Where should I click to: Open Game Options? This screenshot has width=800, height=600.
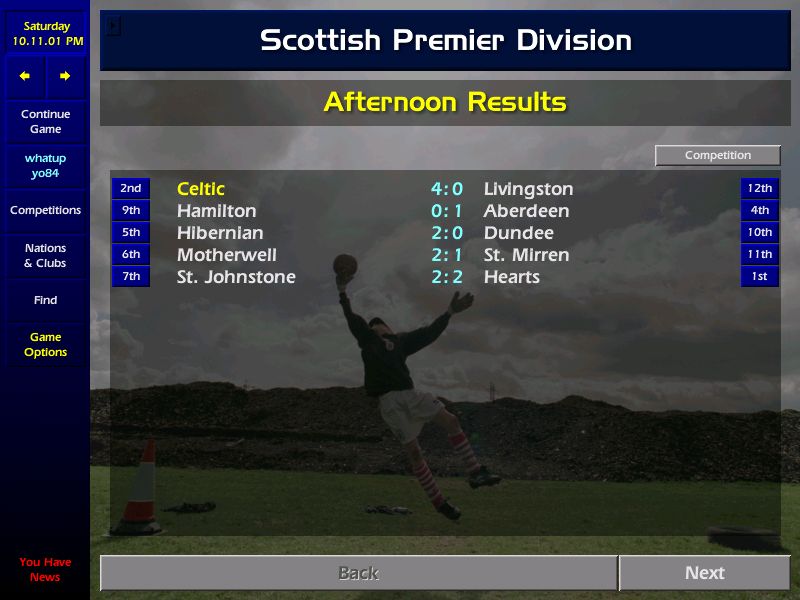click(45, 344)
